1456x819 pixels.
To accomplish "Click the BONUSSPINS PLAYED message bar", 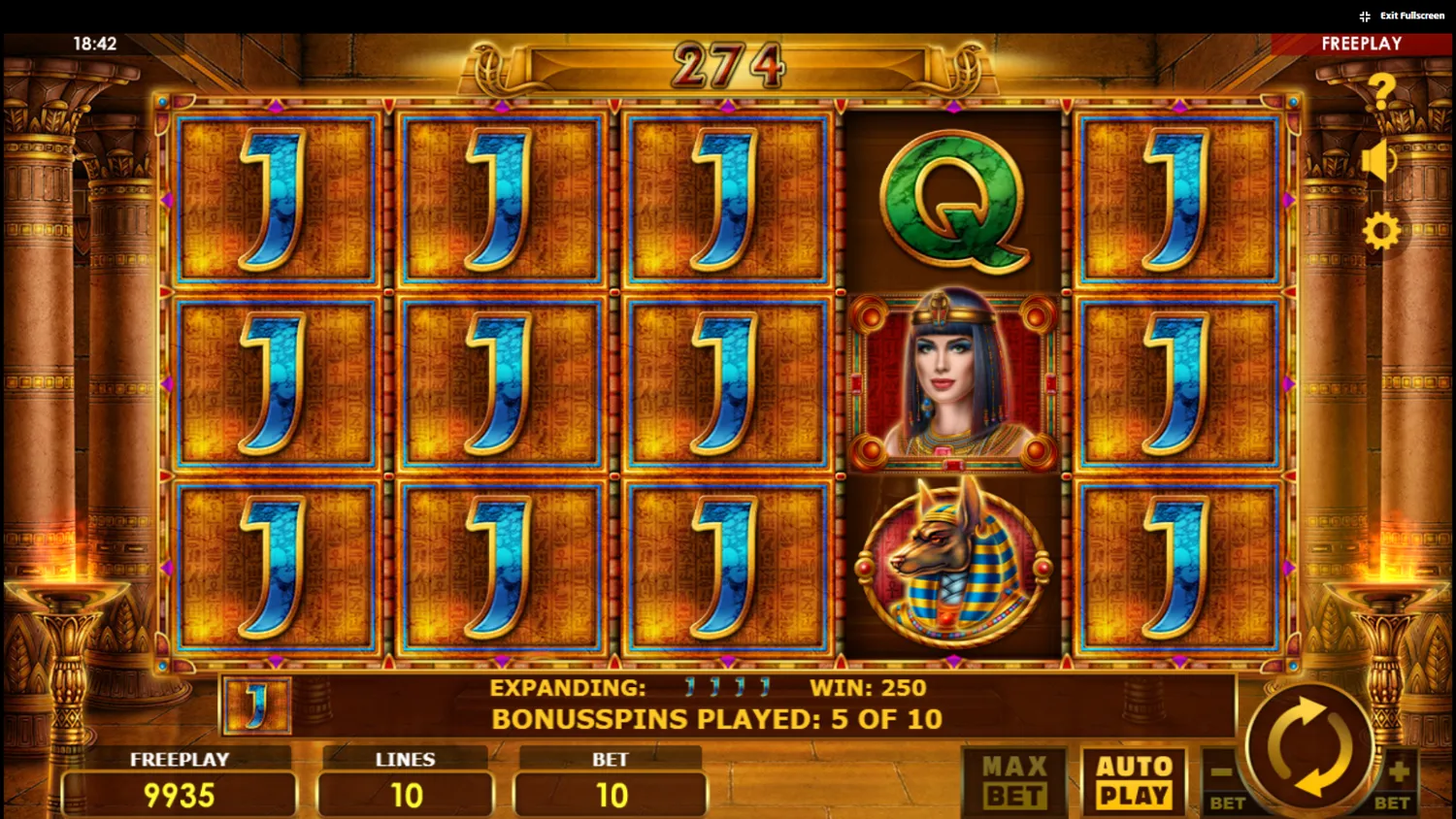I will [717, 719].
